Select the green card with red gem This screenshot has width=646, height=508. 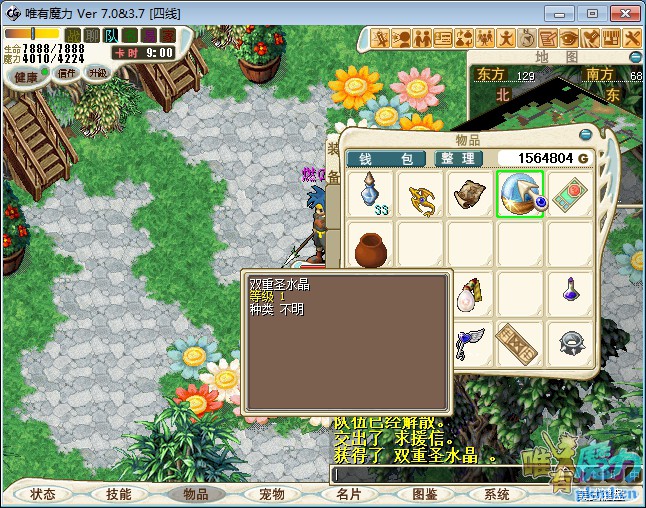571,194
